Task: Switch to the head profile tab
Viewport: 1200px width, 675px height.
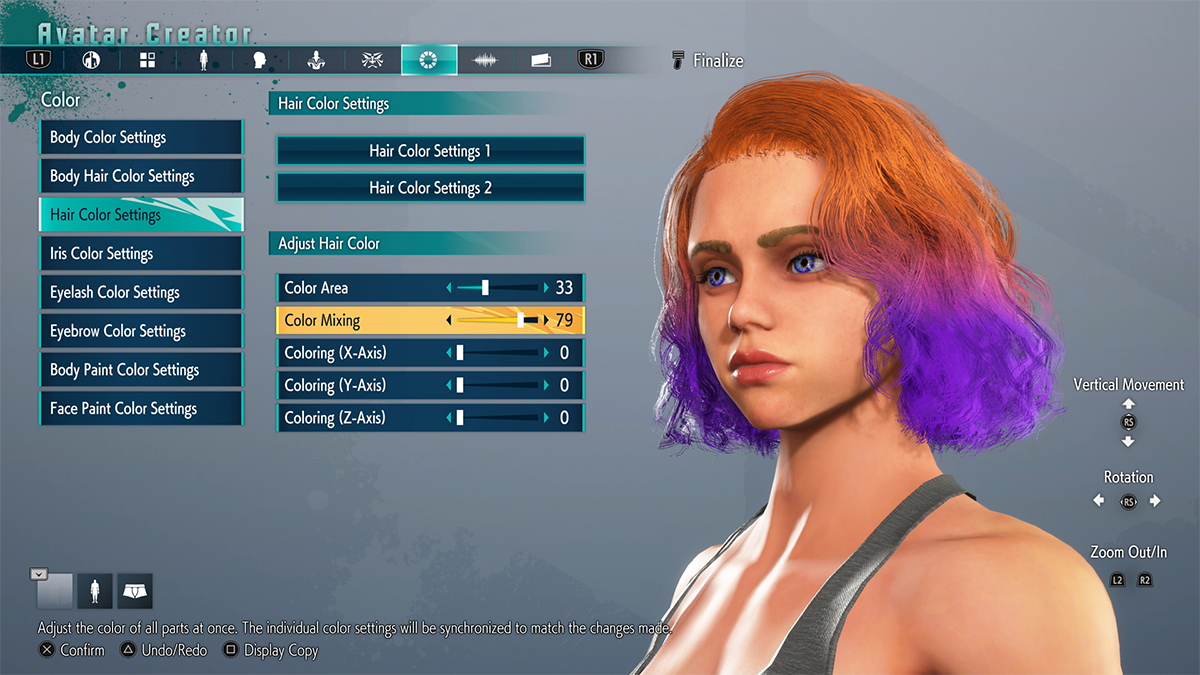Action: [260, 60]
